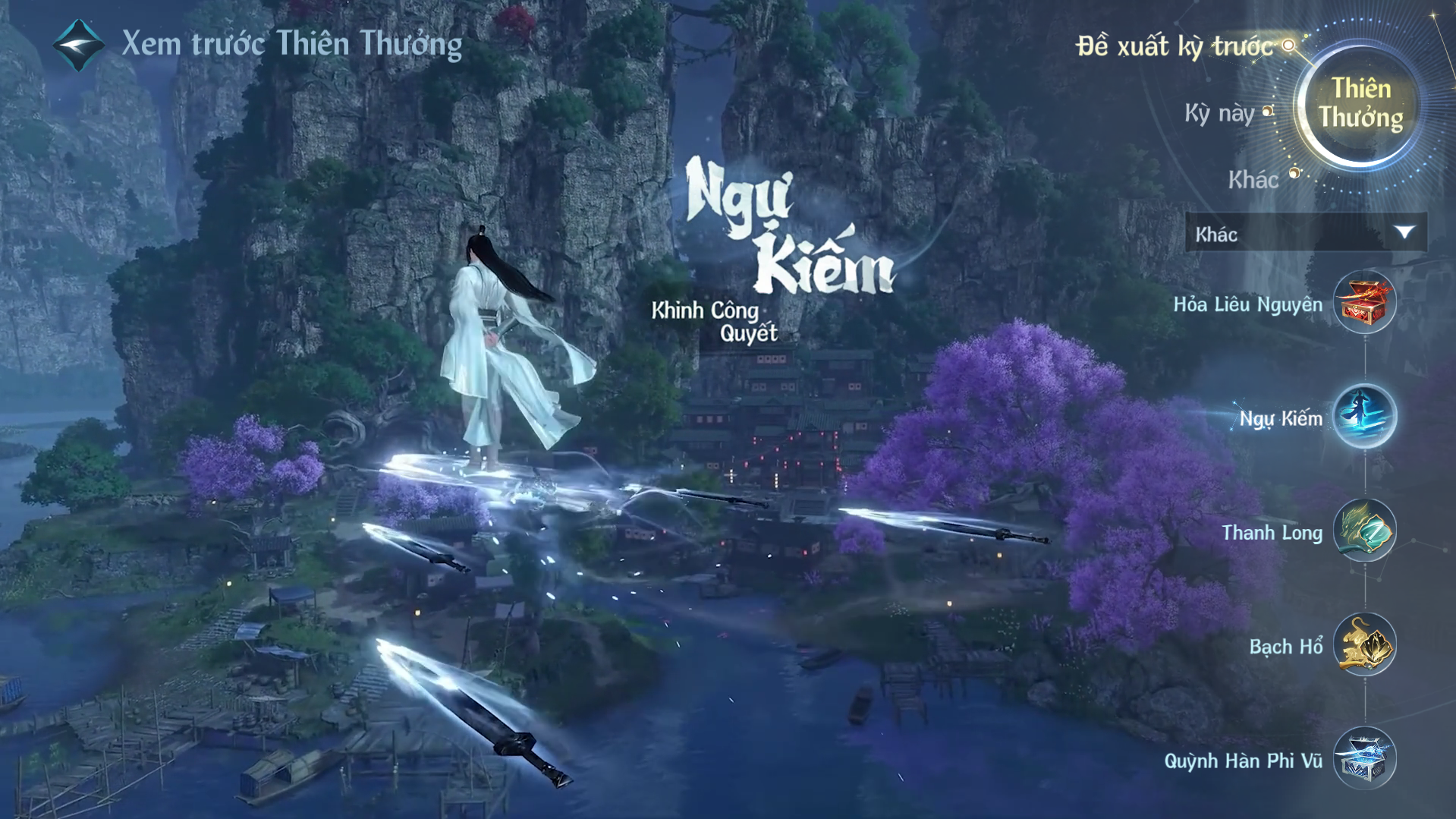Show the Thanh Long reward preview
The width and height of the screenshot is (1456, 819).
point(1364,531)
